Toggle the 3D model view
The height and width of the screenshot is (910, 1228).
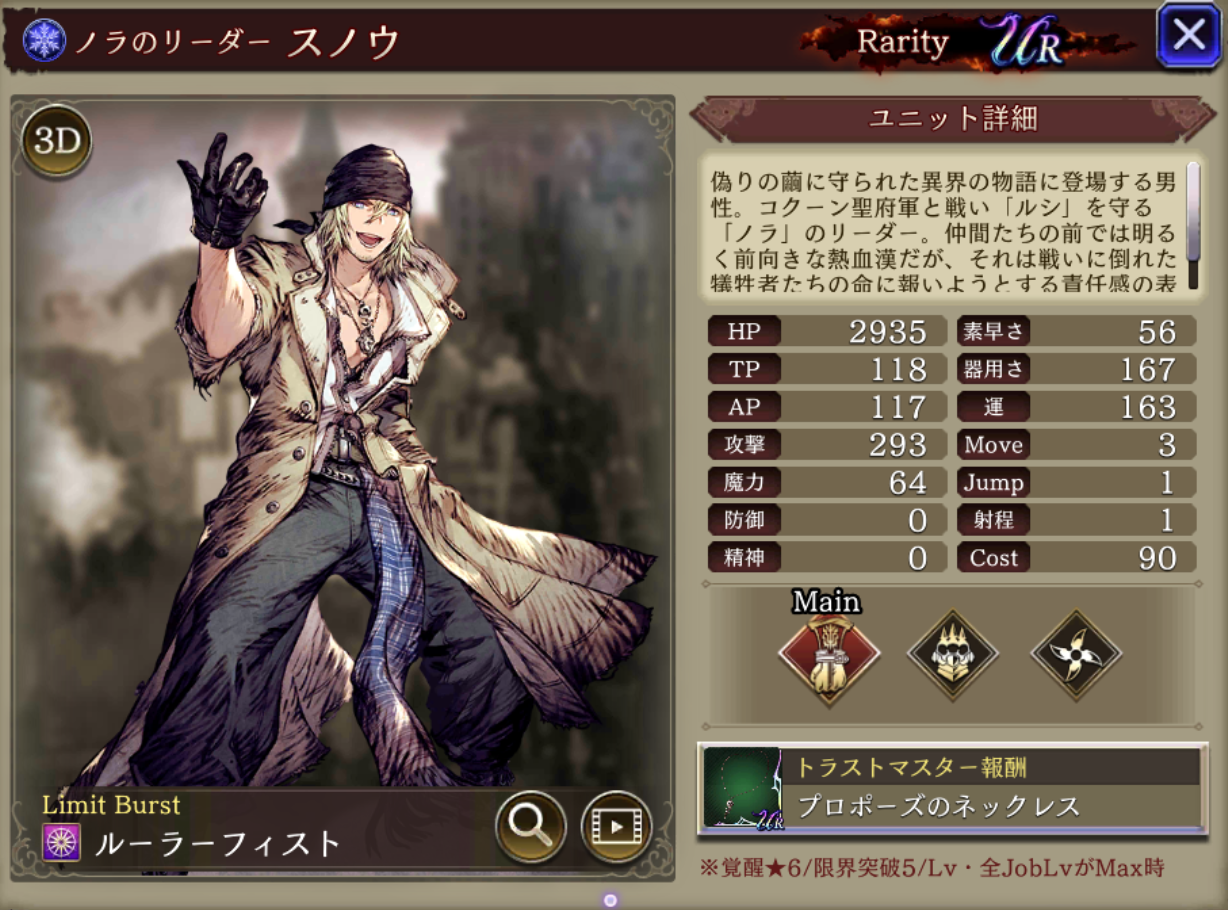(x=57, y=142)
